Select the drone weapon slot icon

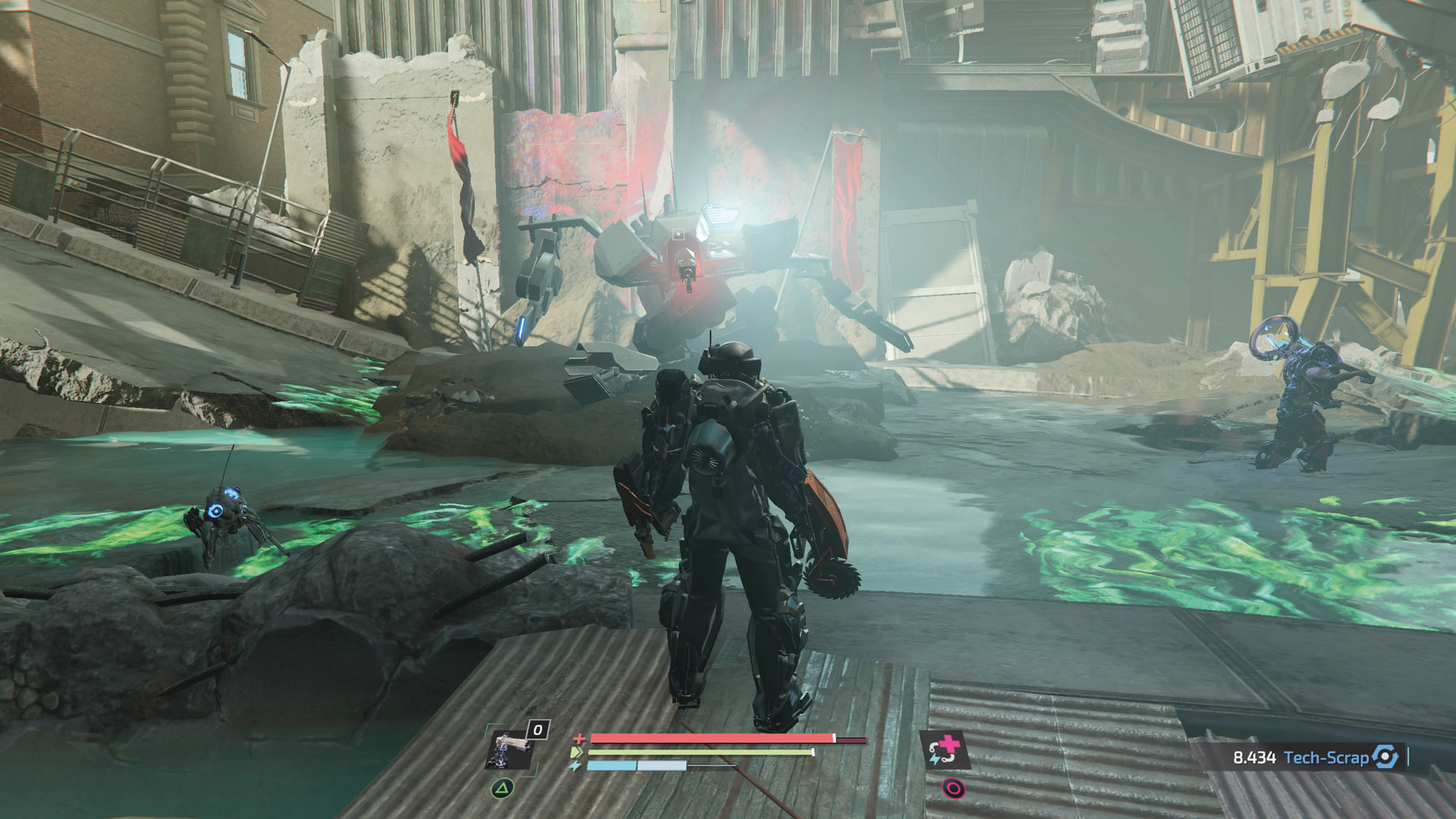pos(509,752)
